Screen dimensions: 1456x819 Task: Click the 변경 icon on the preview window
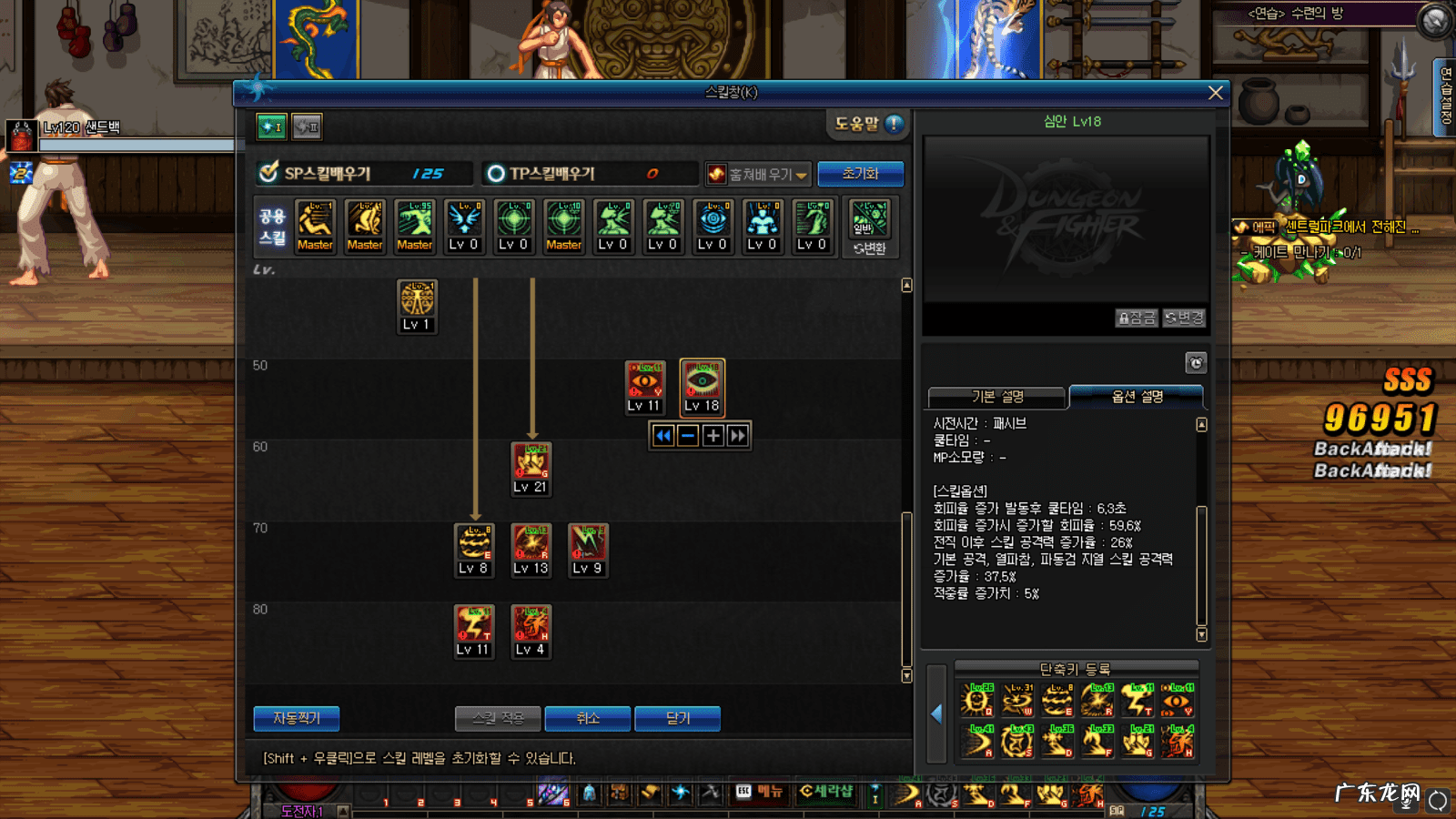point(1183,318)
